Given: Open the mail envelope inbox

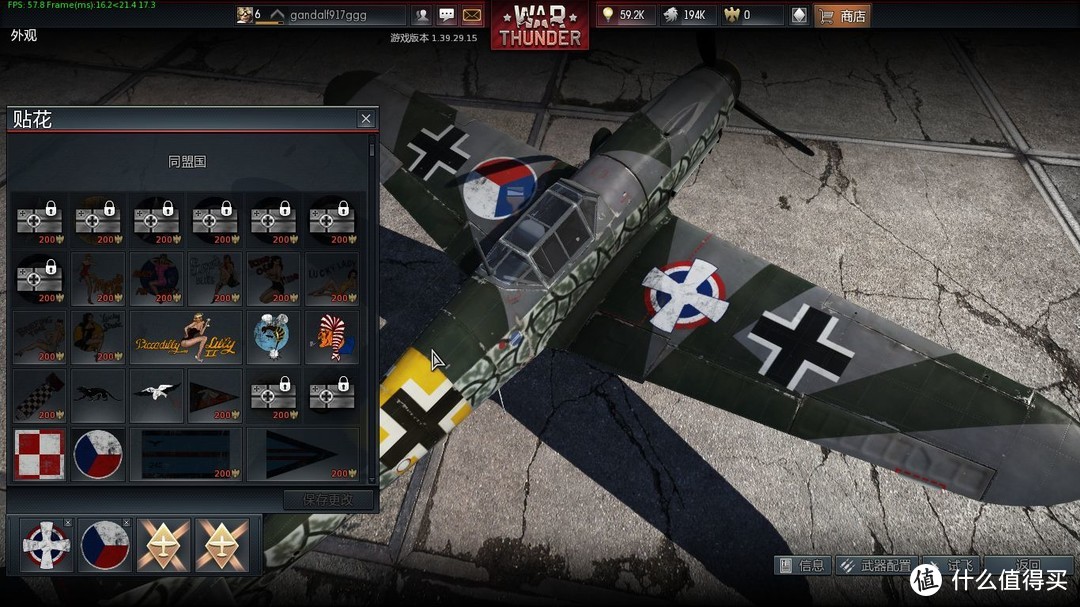Looking at the screenshot, I should (x=472, y=15).
